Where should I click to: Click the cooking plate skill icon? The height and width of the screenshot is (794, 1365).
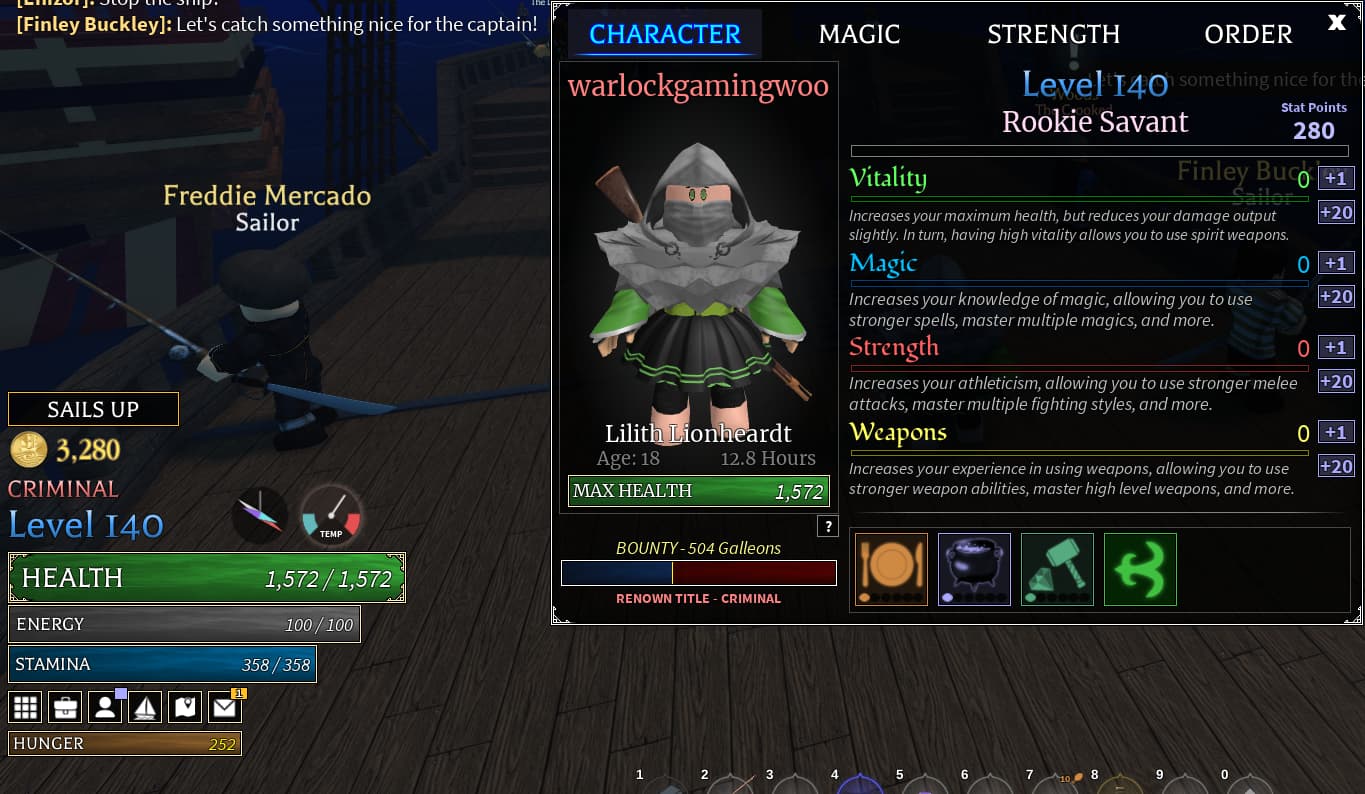[891, 568]
